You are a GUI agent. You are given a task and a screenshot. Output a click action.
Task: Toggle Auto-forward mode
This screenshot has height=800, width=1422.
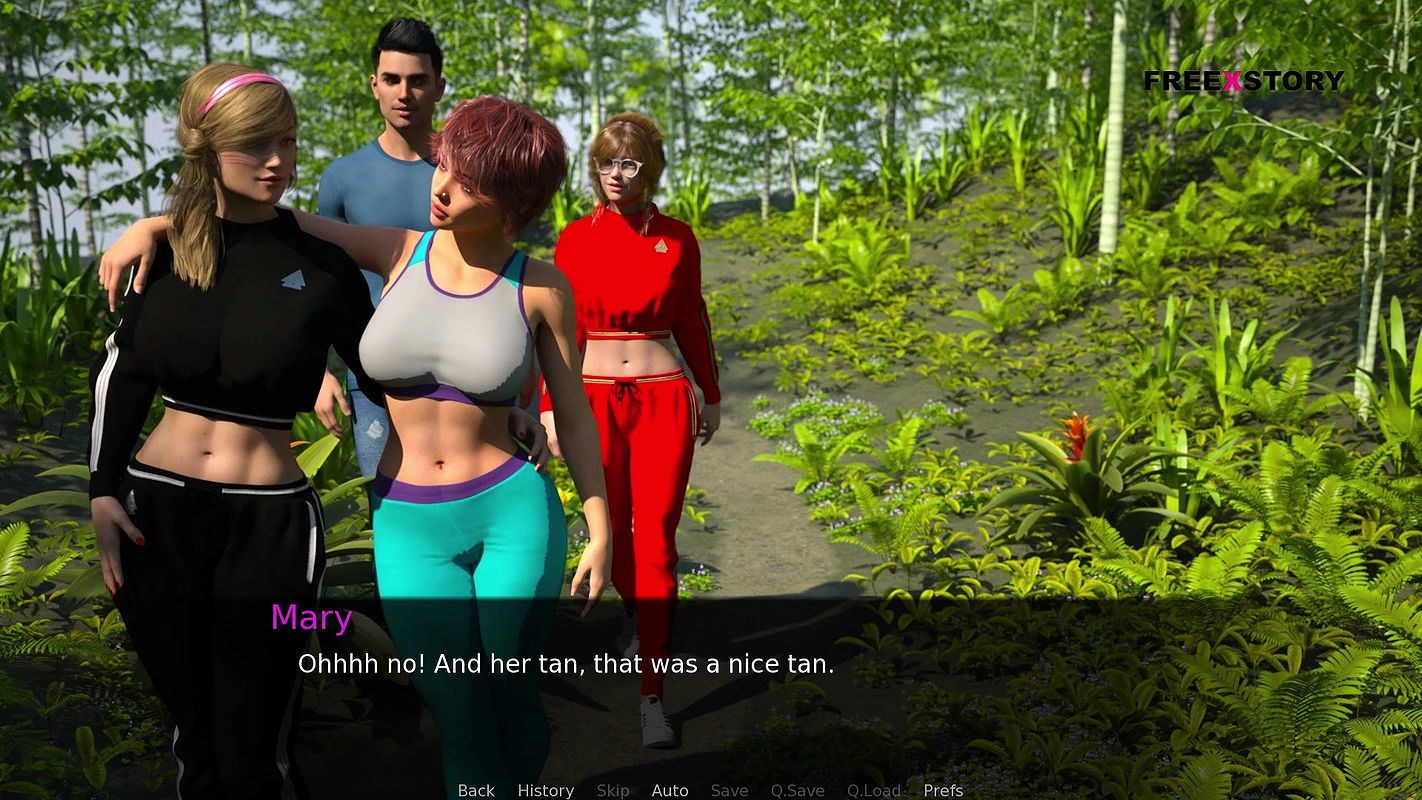(x=670, y=790)
